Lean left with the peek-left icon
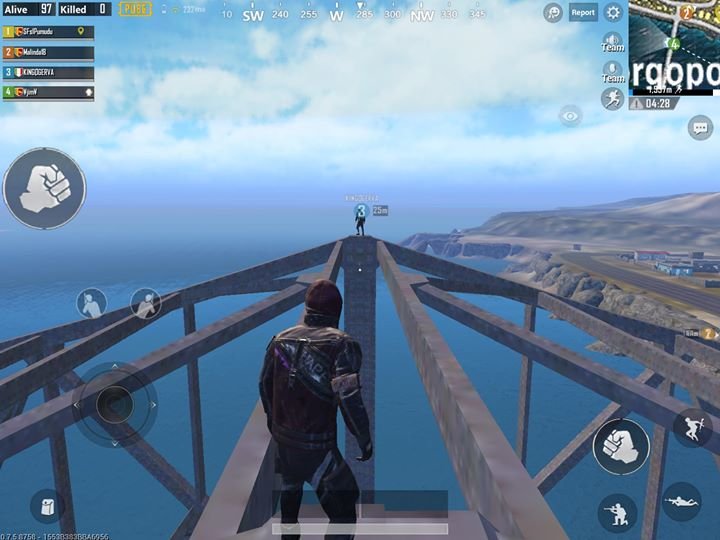The height and width of the screenshot is (540, 720). 92,303
